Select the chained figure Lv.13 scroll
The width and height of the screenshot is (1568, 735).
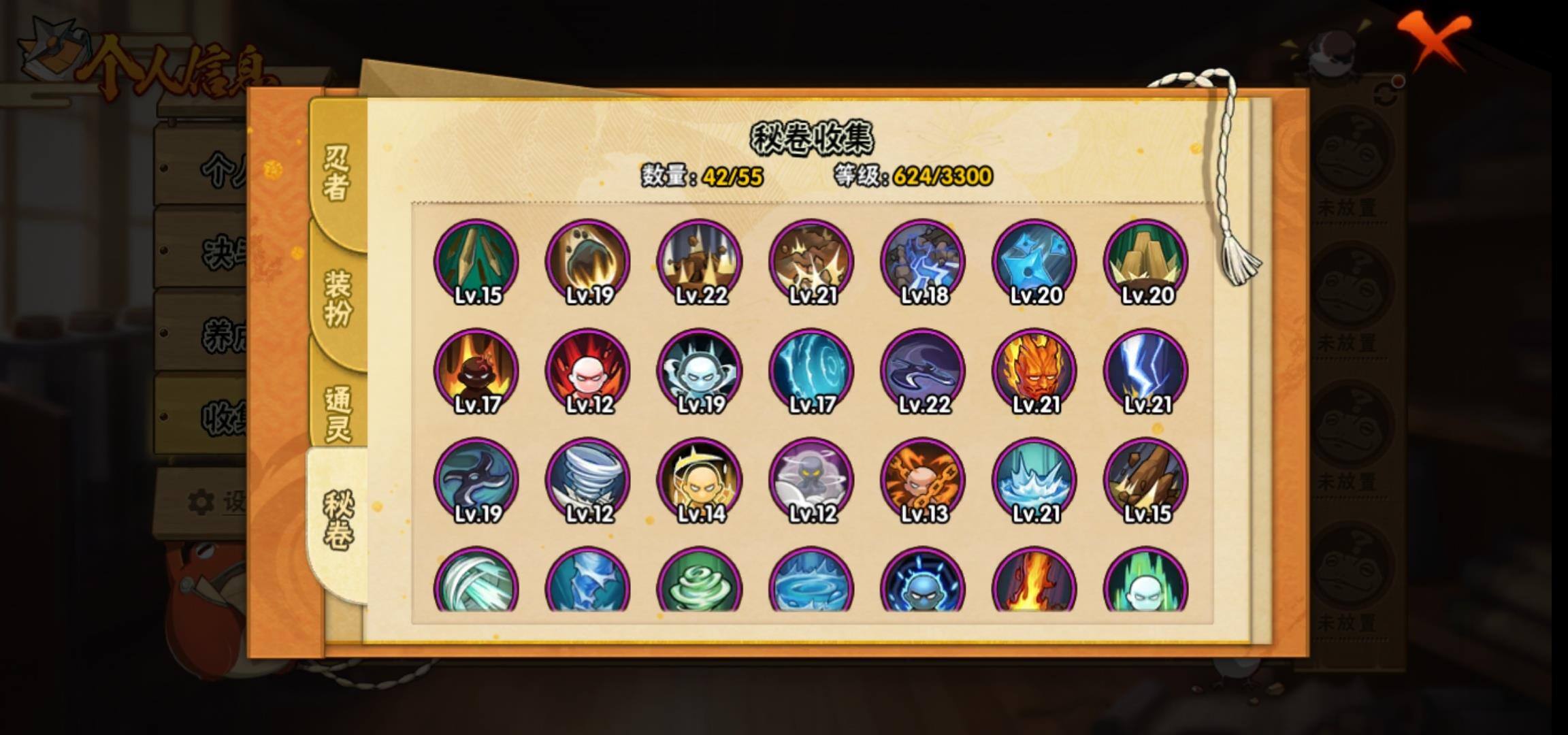[923, 480]
